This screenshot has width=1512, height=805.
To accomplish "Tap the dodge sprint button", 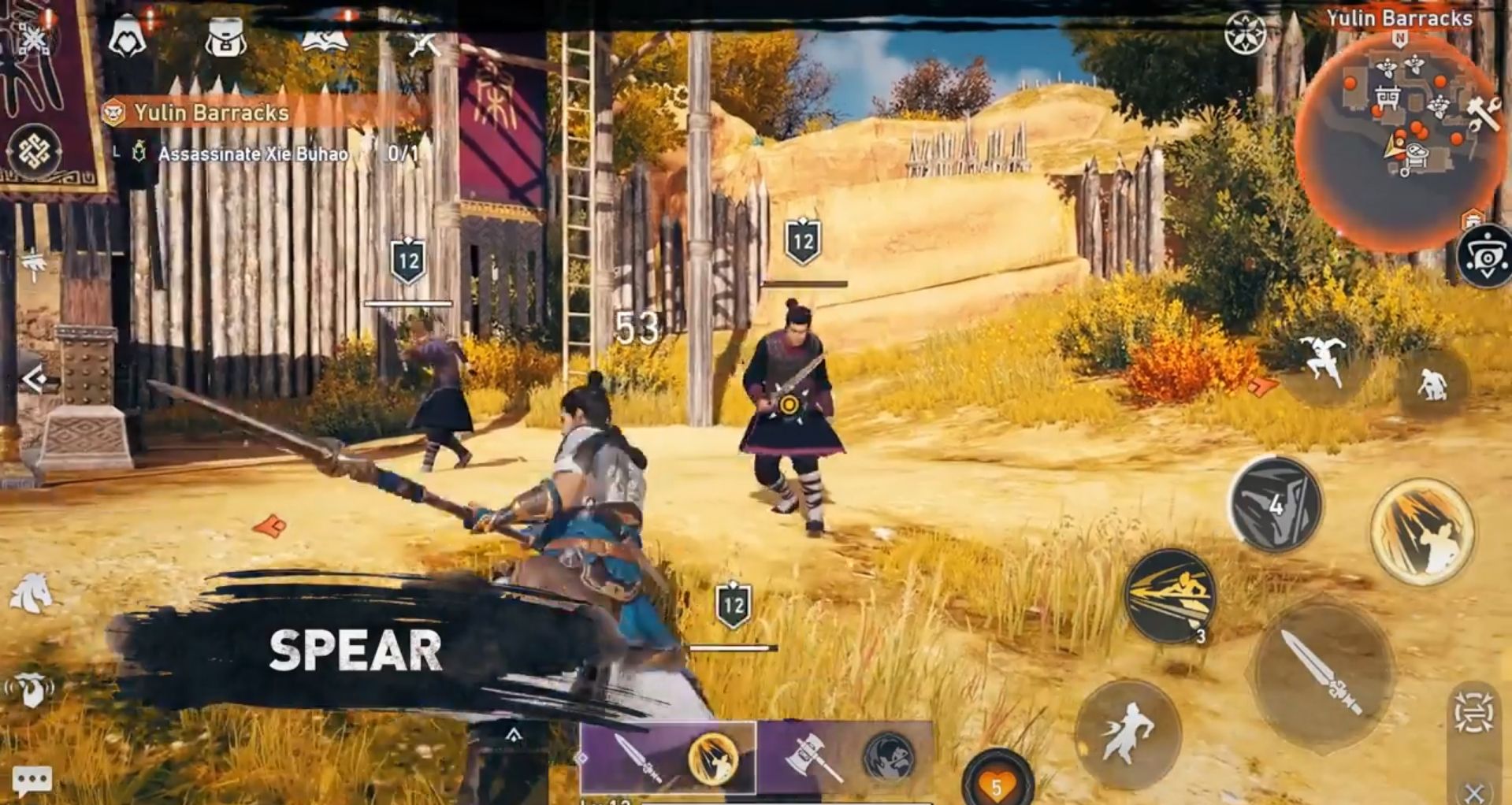I will [1127, 733].
